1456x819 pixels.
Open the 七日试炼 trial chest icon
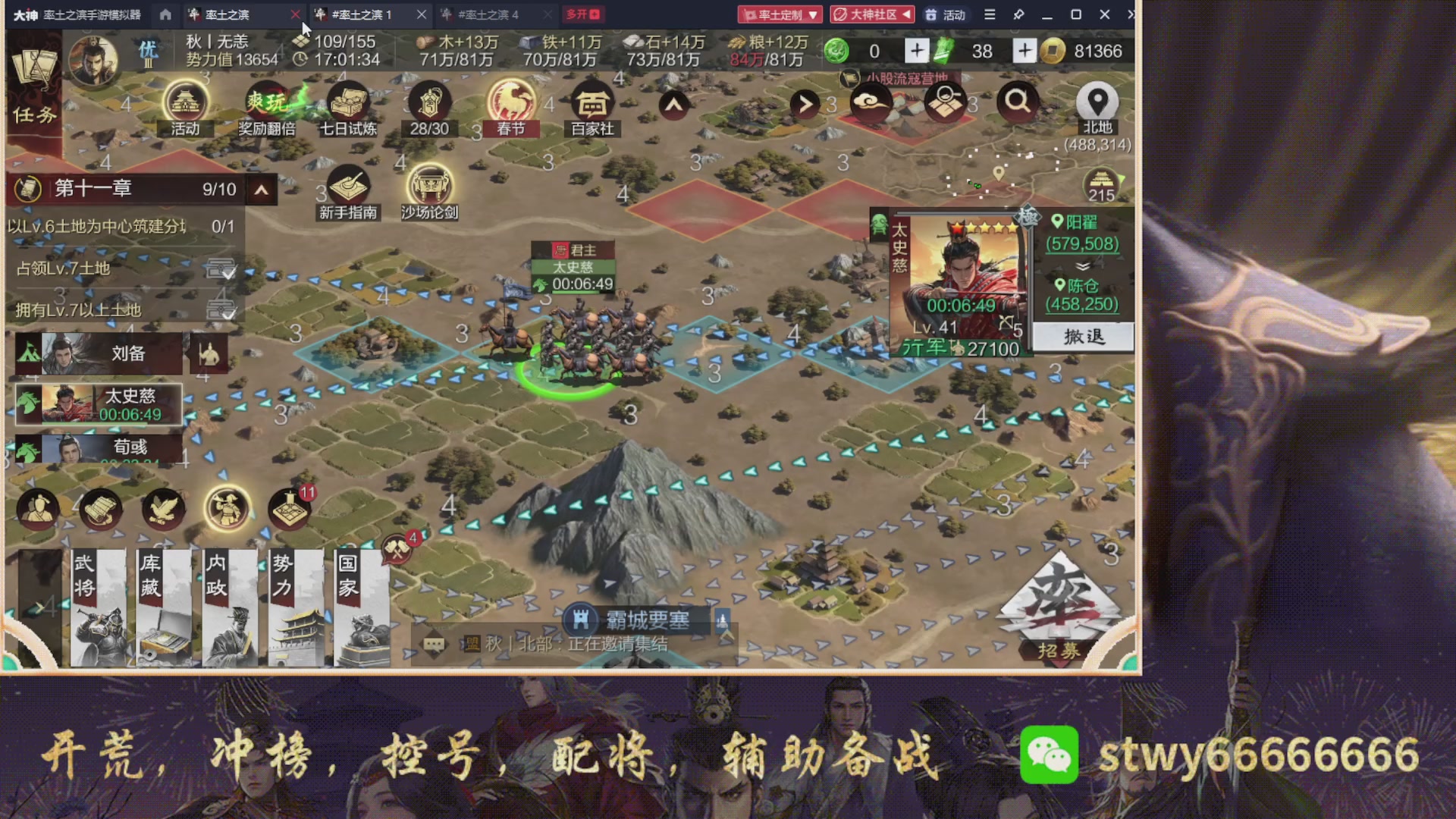coord(347,101)
